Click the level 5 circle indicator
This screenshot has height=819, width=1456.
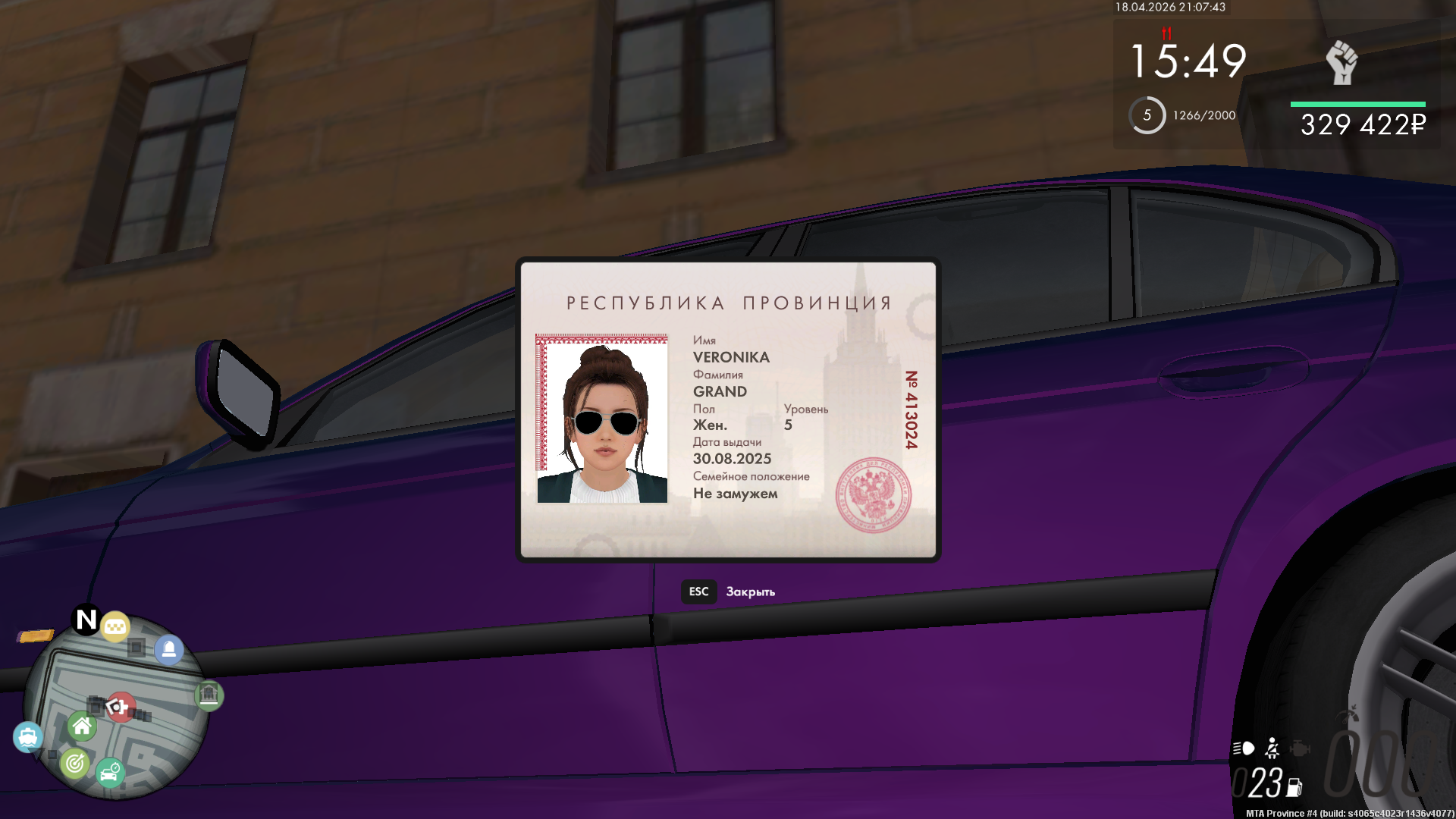[1147, 115]
